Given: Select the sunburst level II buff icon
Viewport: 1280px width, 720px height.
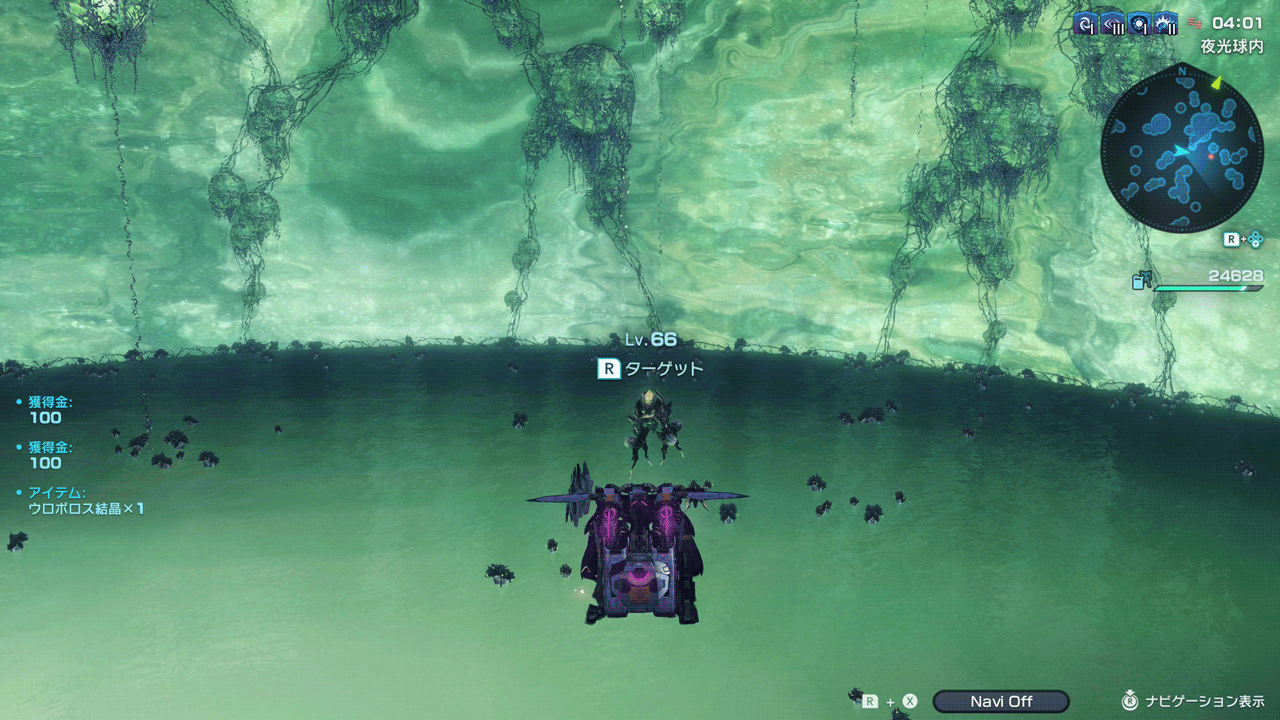Looking at the screenshot, I should [1166, 24].
